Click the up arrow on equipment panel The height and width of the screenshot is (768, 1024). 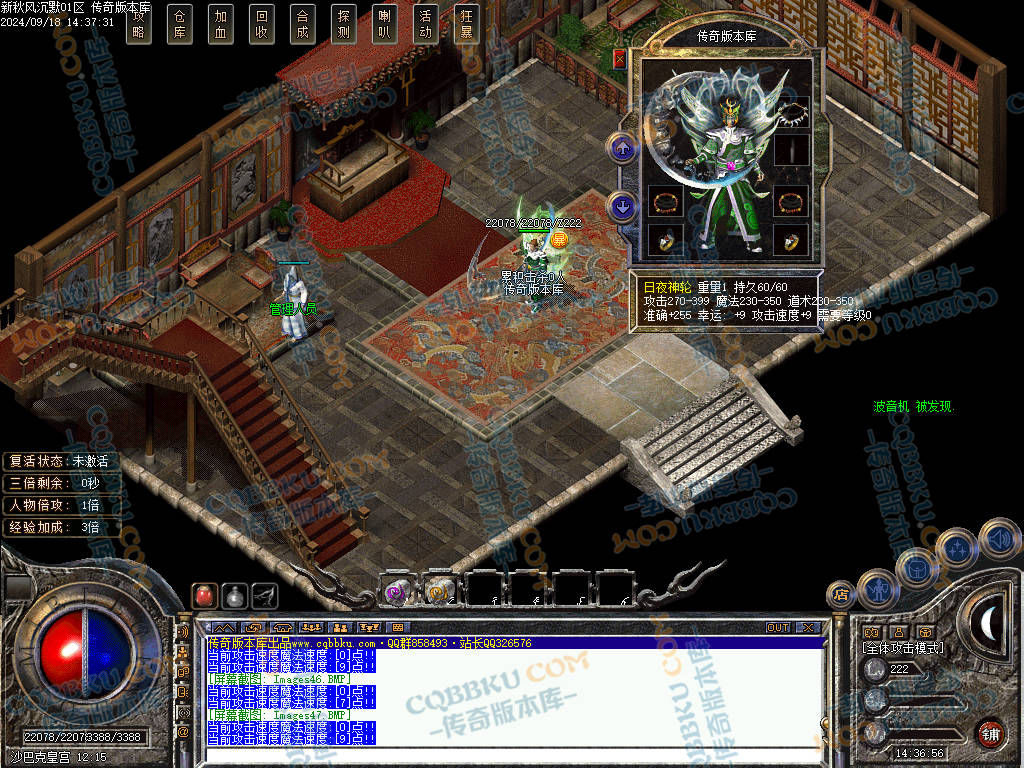pos(623,150)
